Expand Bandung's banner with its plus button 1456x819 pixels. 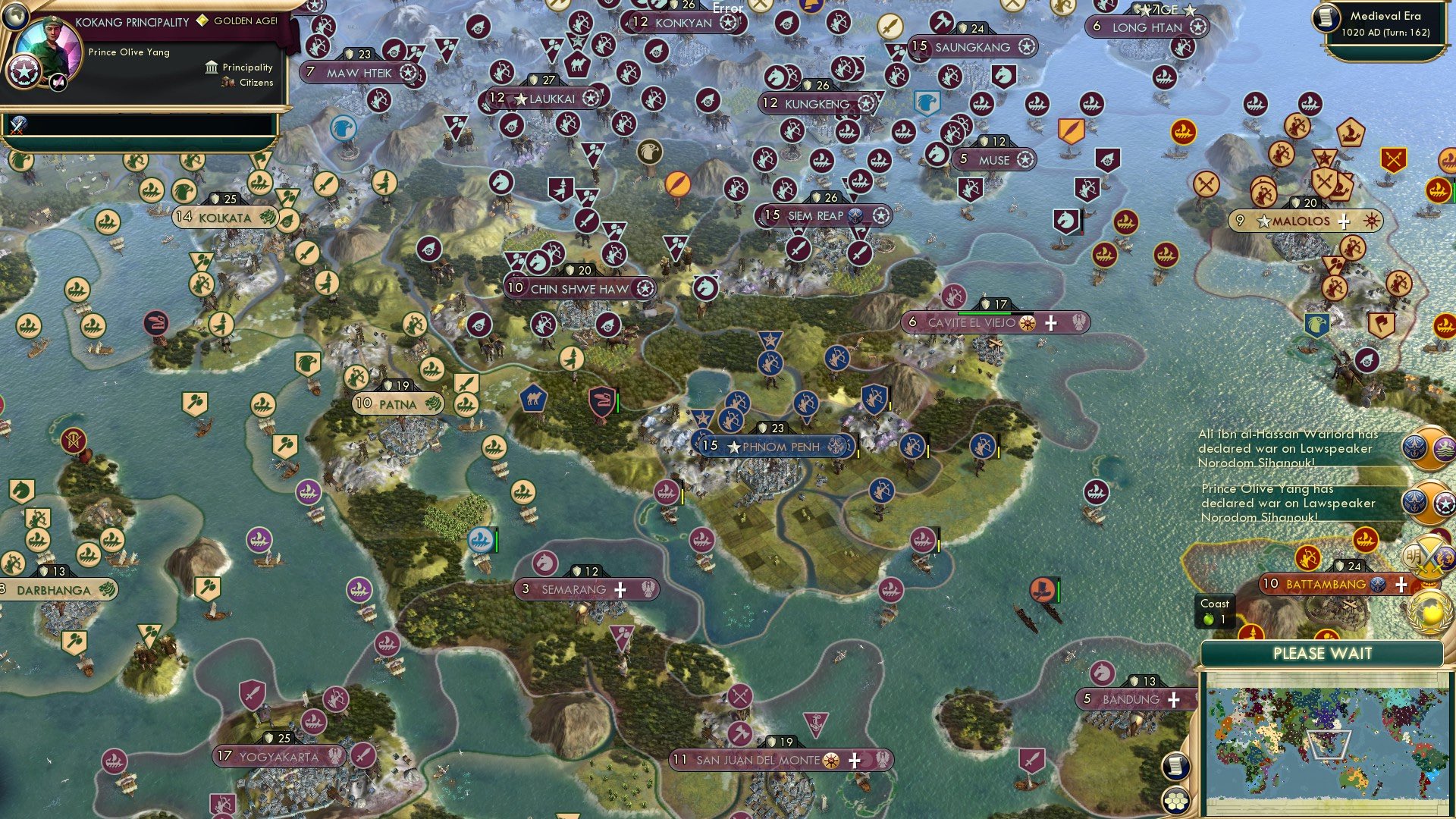(1175, 698)
